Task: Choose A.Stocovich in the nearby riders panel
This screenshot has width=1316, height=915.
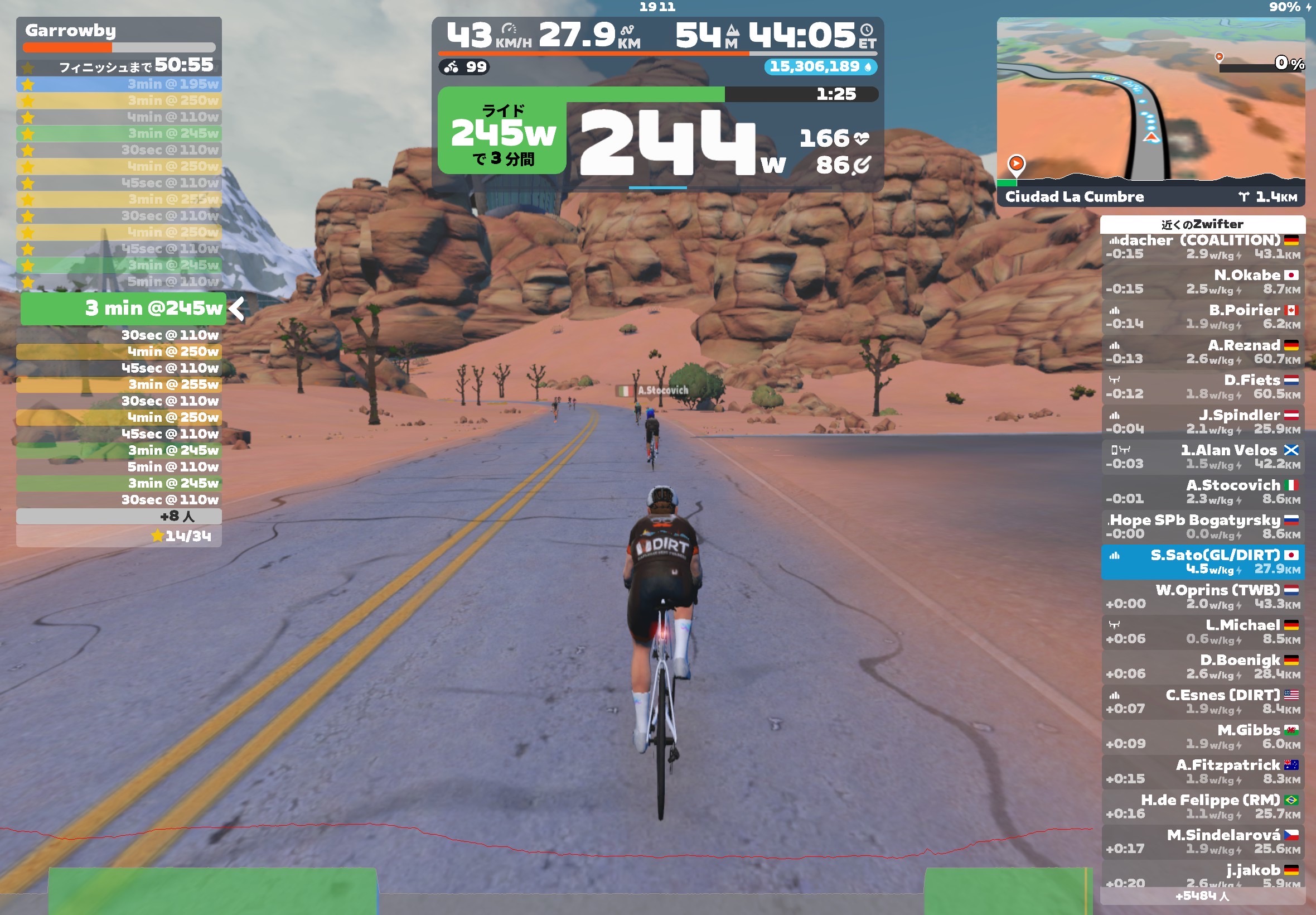Action: 1202,492
